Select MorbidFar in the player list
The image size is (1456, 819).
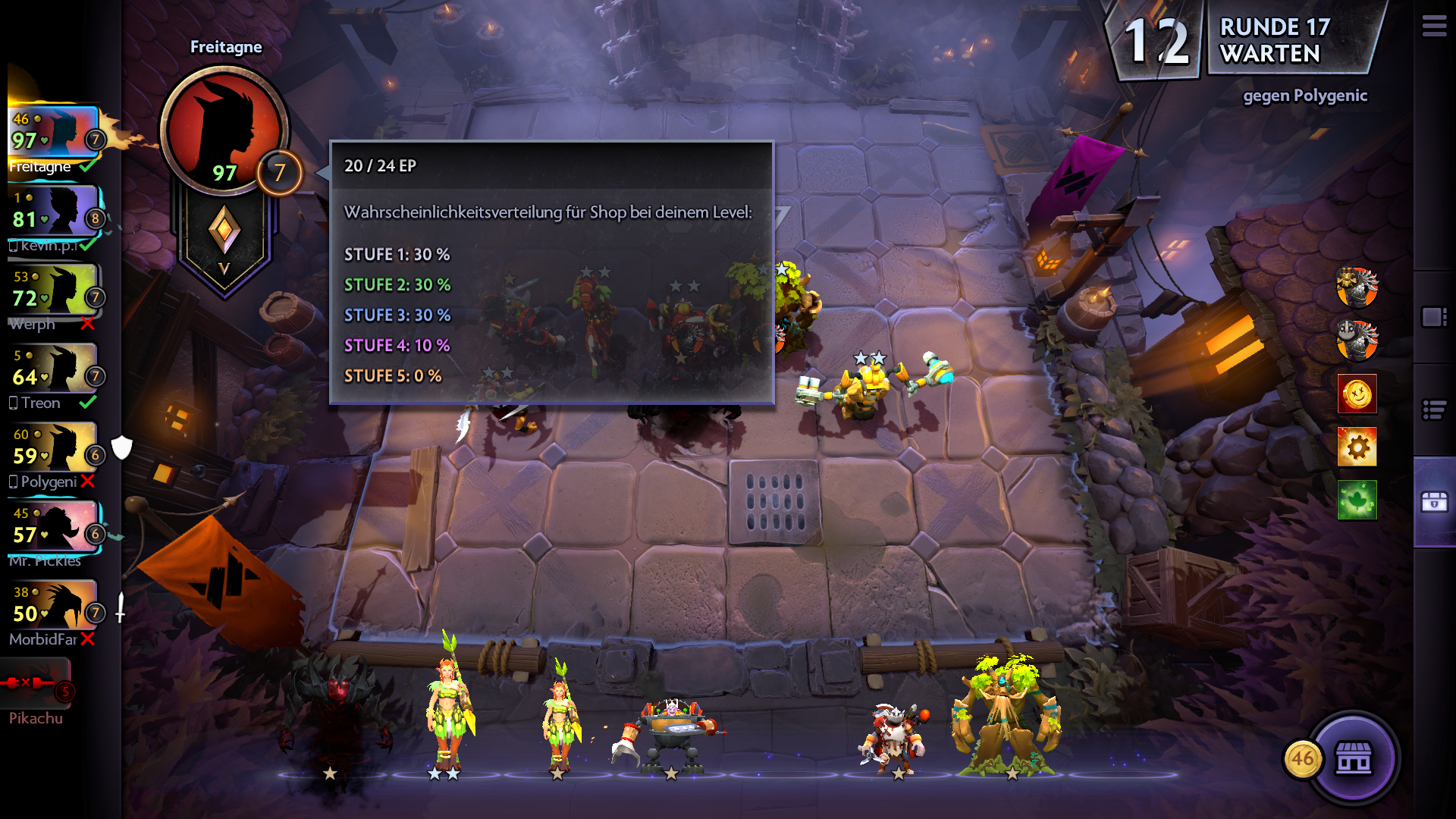(x=55, y=613)
